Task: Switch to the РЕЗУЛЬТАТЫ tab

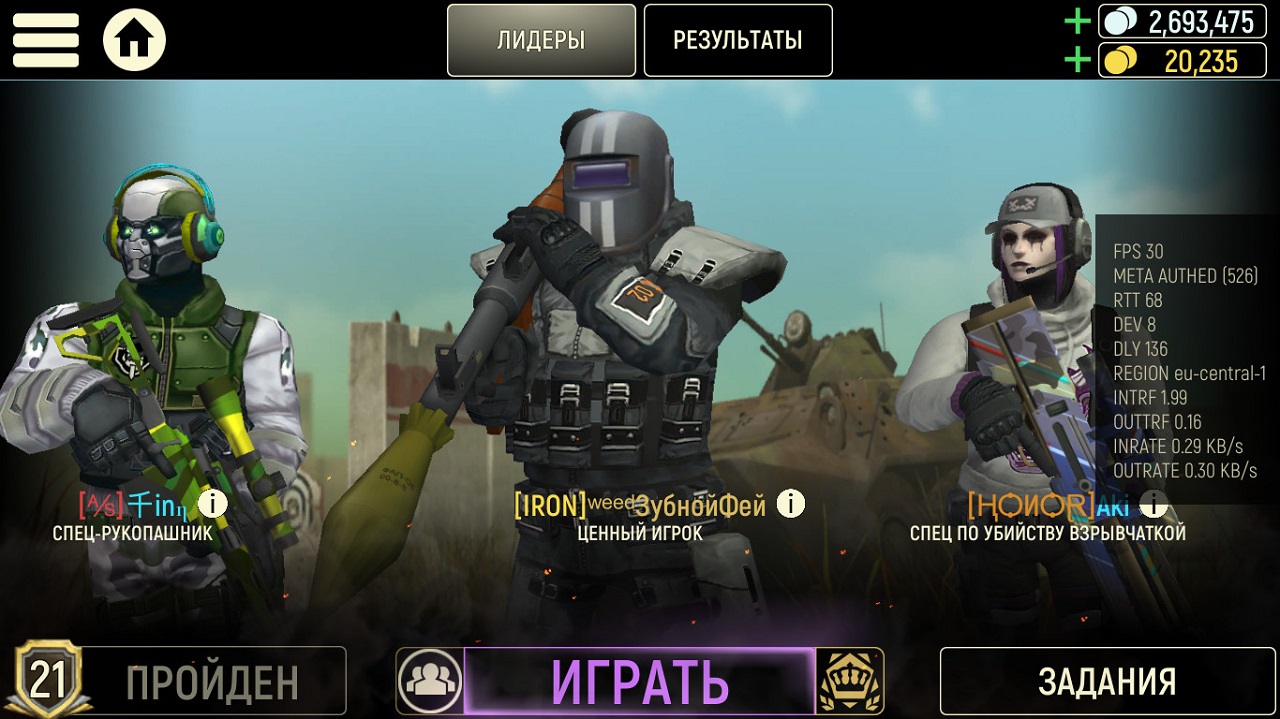Action: (738, 40)
